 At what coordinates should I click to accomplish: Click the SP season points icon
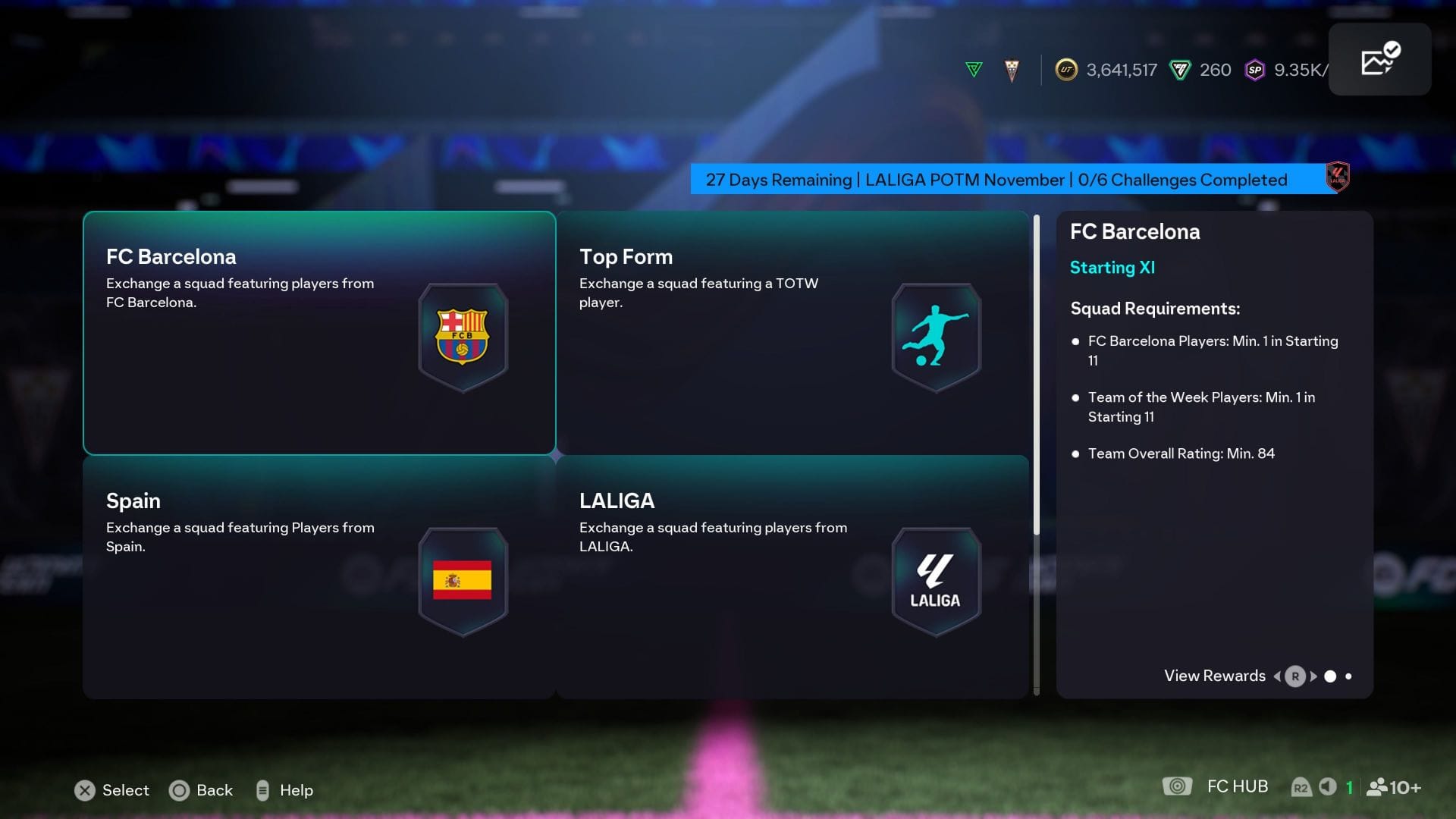(x=1254, y=70)
